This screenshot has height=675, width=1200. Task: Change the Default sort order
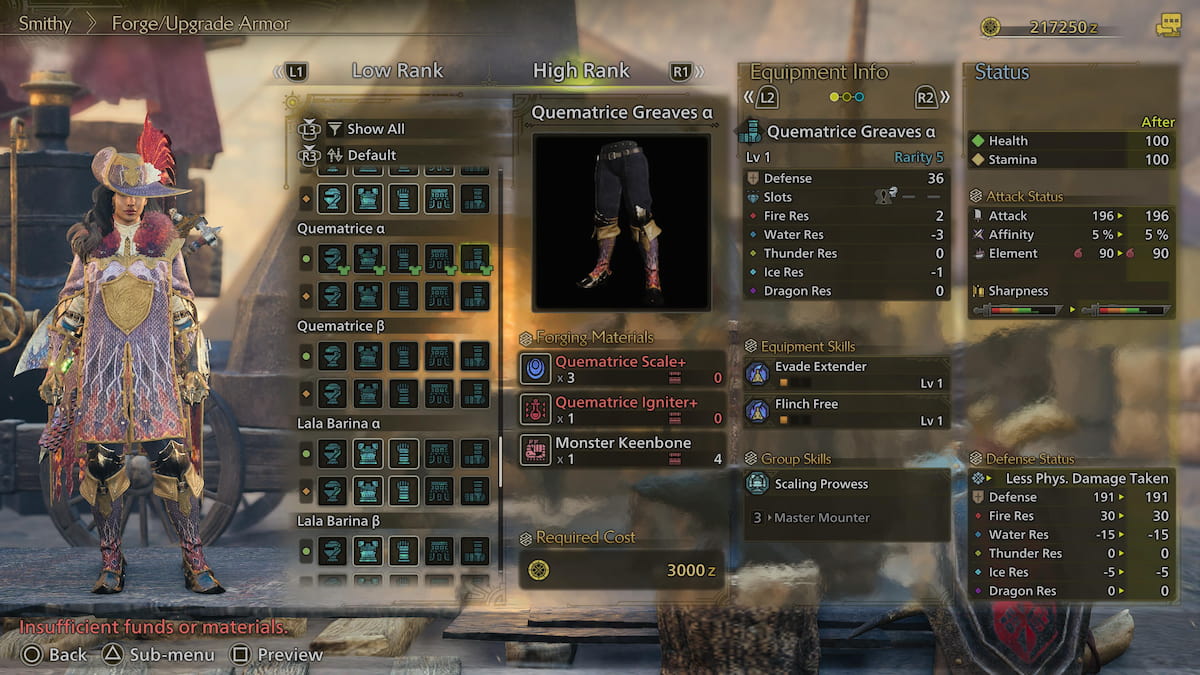click(371, 155)
